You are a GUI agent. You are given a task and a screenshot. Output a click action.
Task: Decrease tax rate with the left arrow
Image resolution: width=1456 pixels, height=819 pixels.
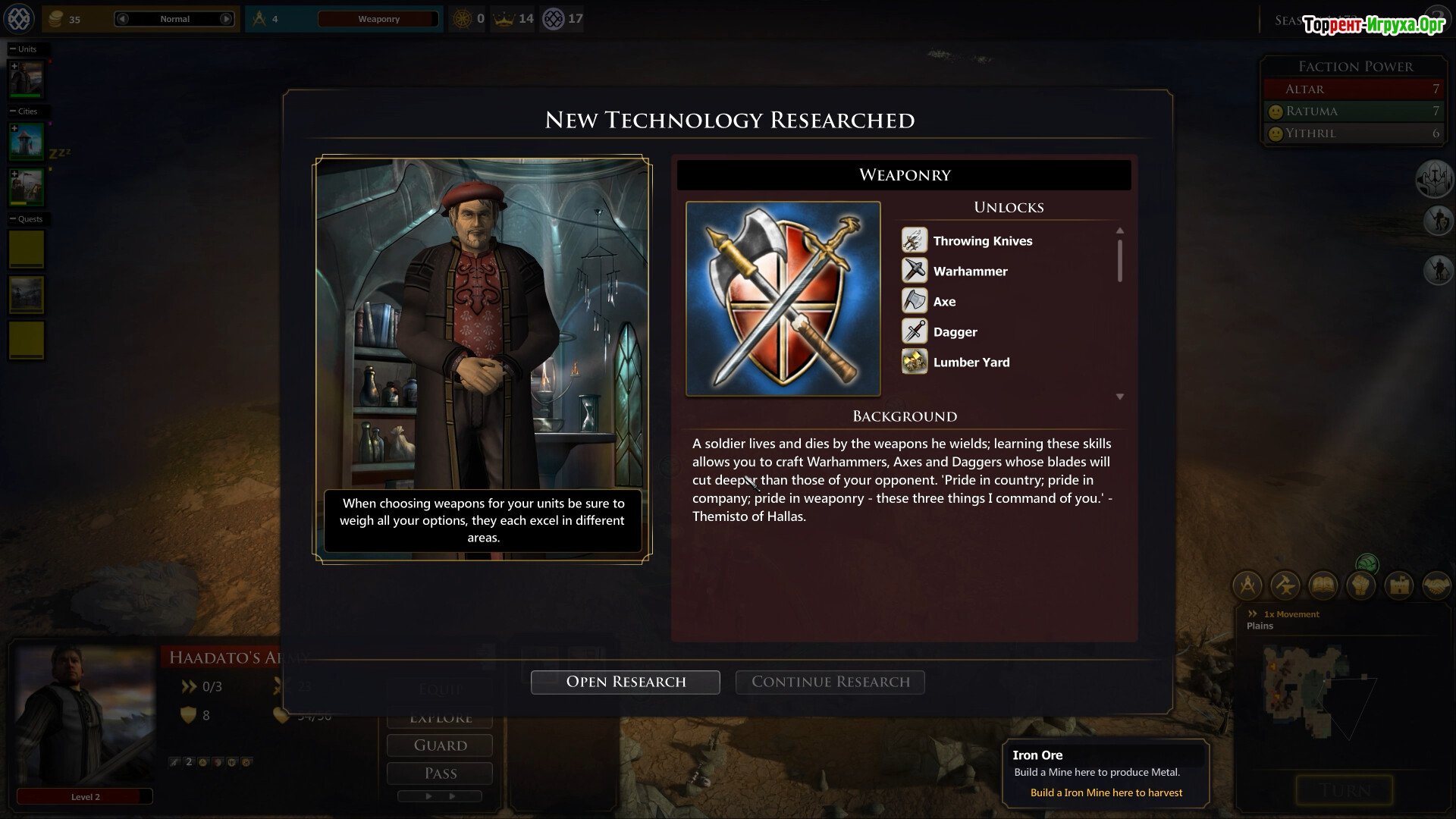pos(123,19)
